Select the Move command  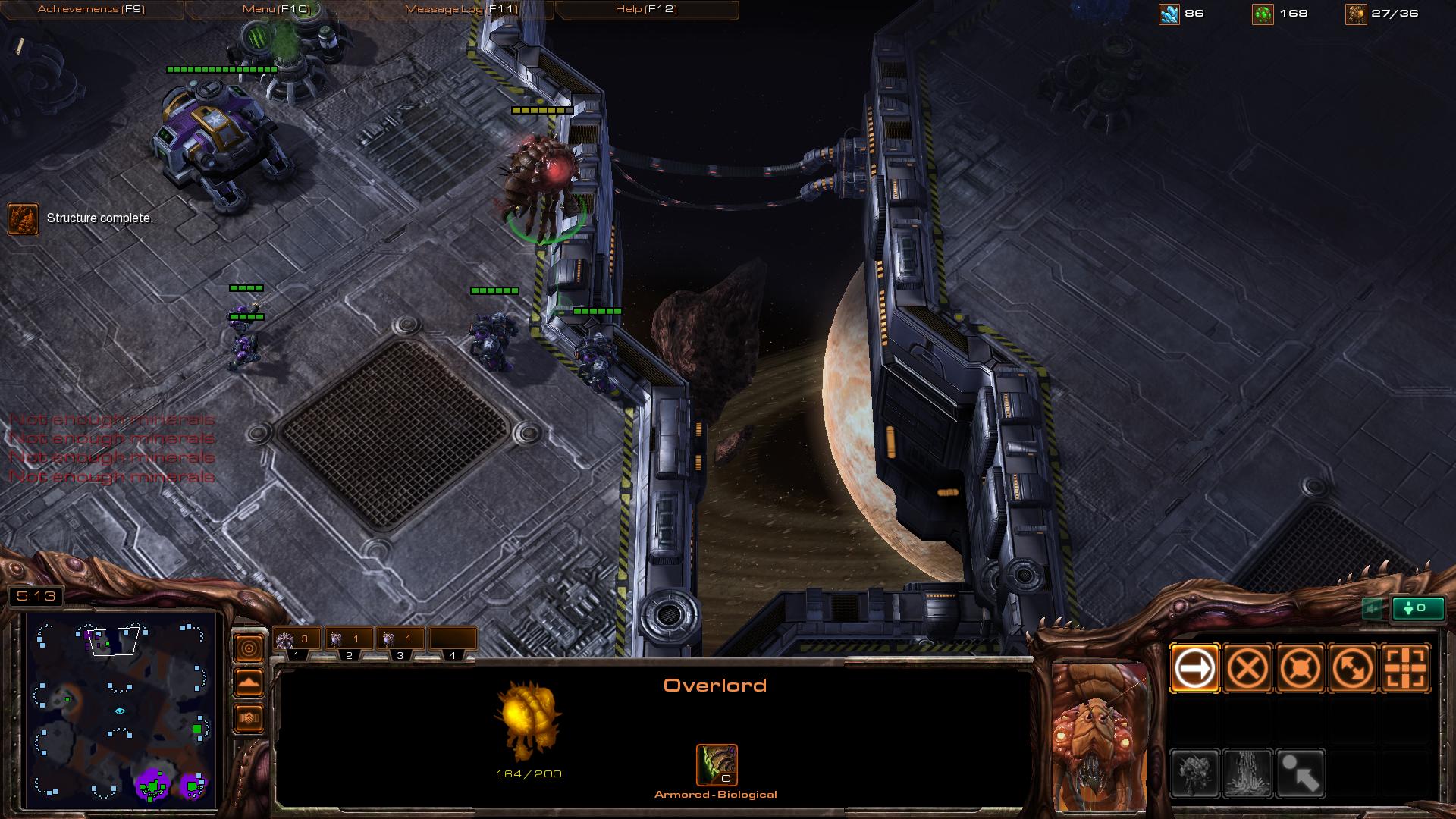(x=1194, y=669)
